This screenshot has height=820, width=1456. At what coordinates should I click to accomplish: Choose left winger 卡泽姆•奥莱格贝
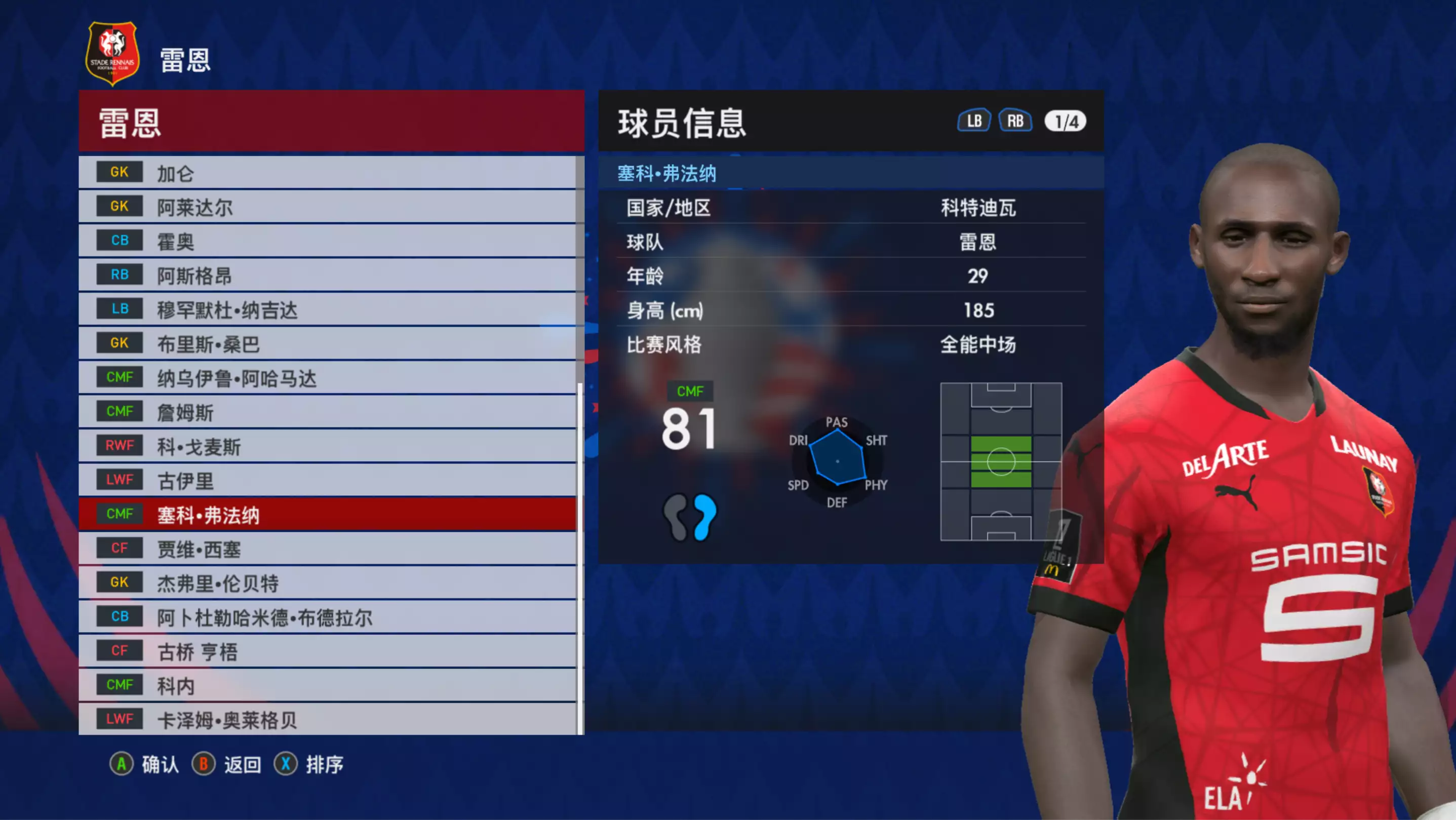[x=328, y=719]
